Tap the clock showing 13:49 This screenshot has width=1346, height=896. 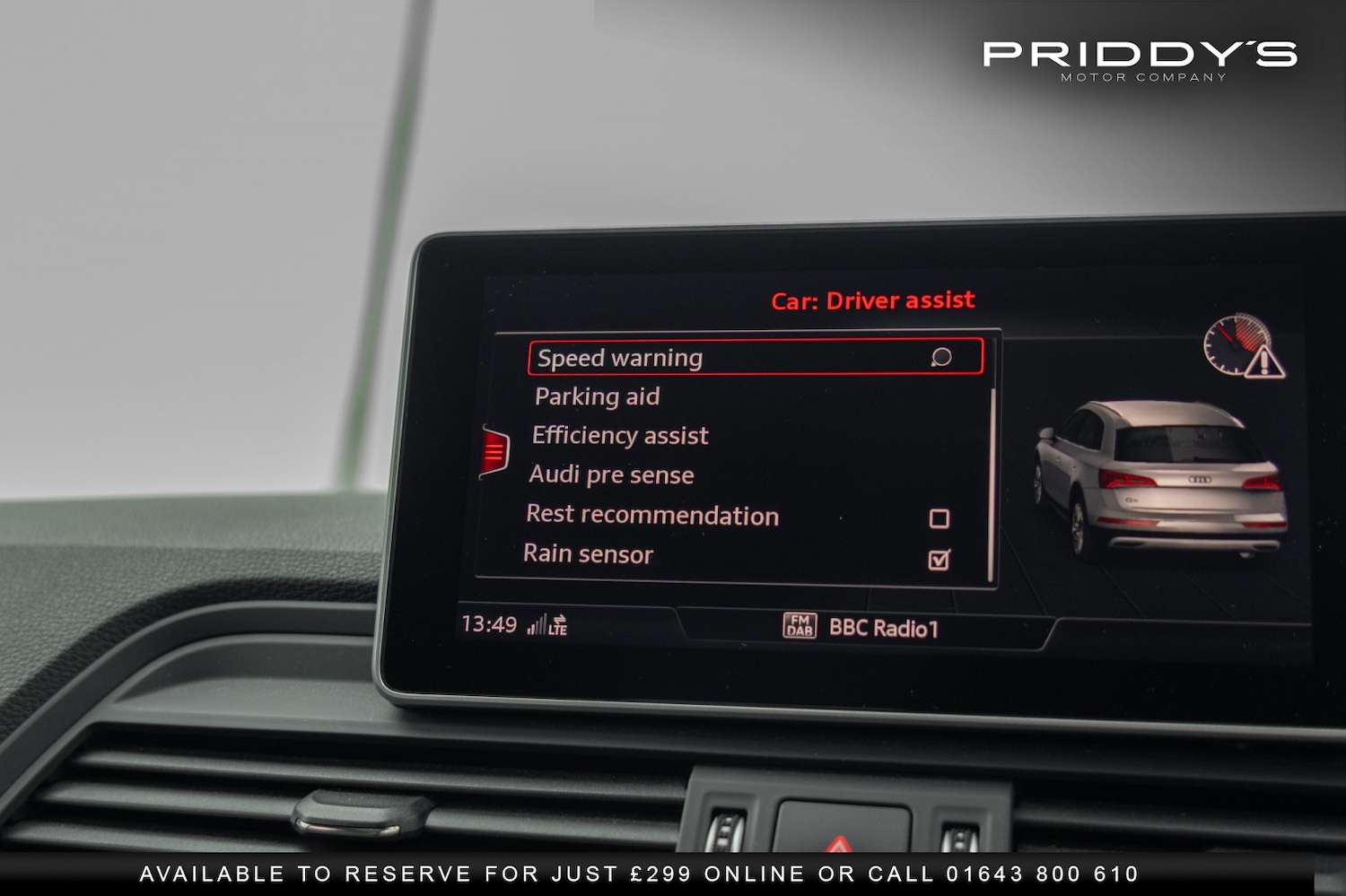pyautogui.click(x=489, y=623)
